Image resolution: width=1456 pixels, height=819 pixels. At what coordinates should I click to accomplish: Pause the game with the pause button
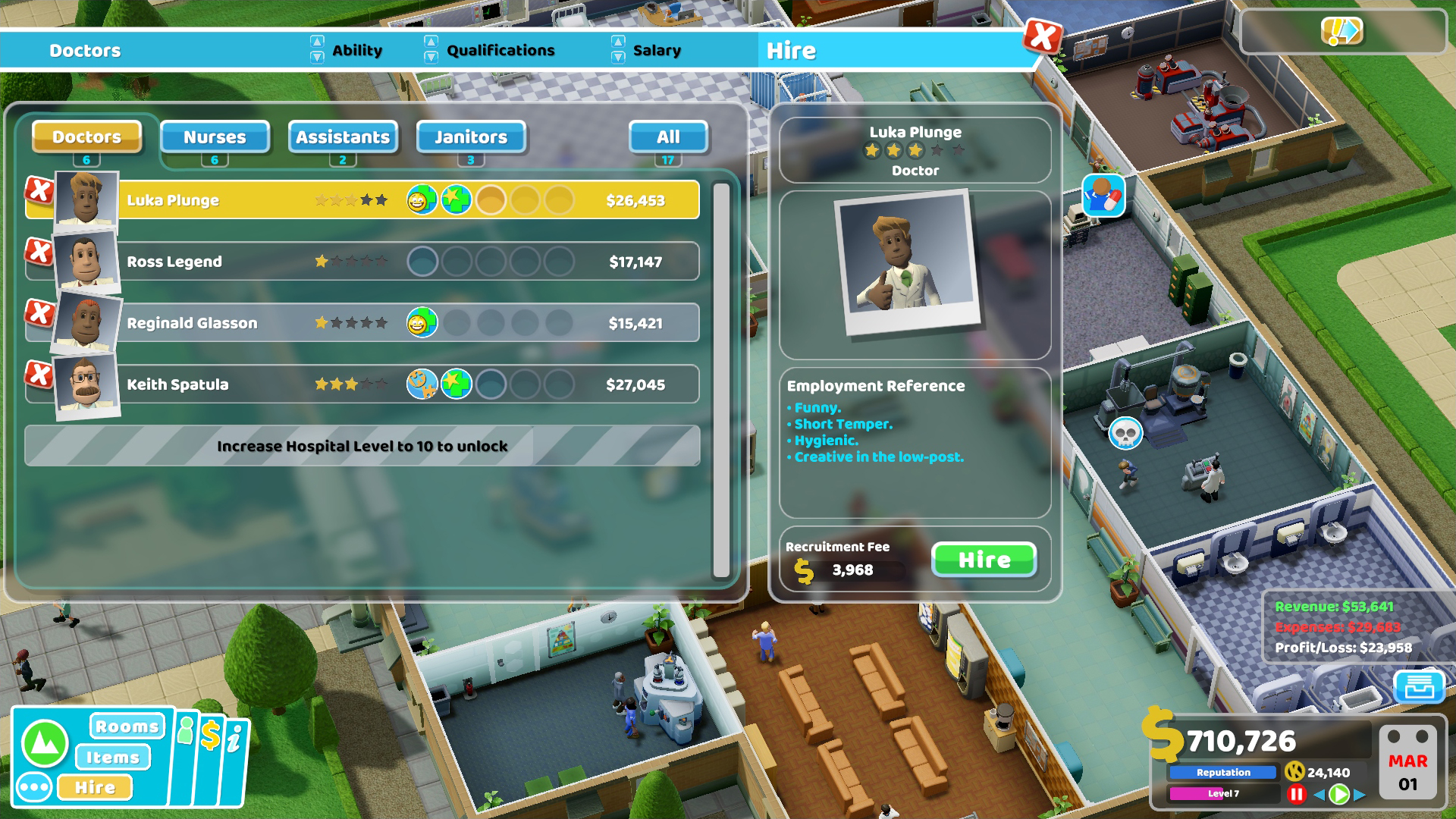pyautogui.click(x=1296, y=794)
